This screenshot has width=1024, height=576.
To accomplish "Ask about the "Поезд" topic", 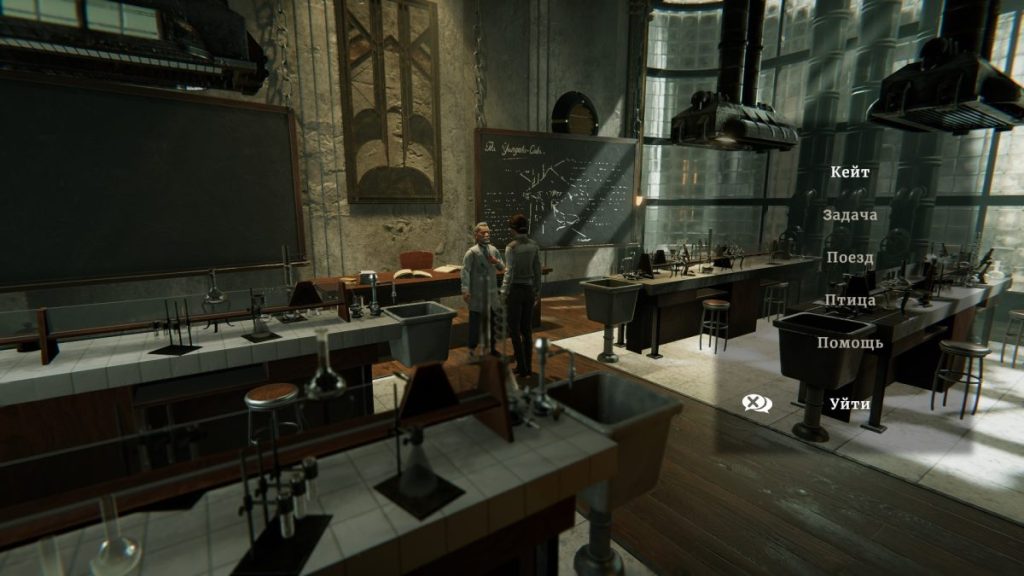I will coord(850,258).
